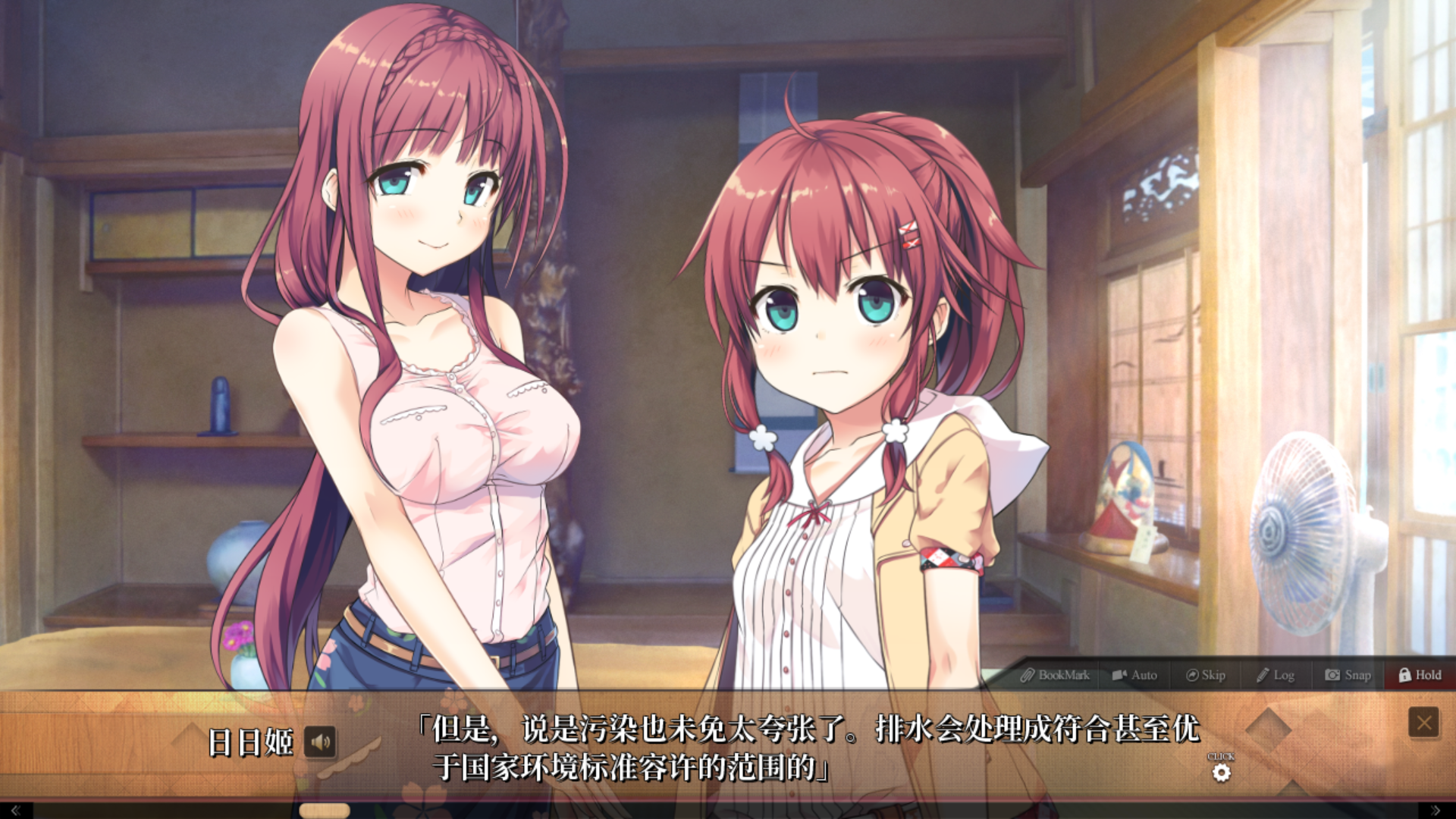Take a screenshot with Snap
The height and width of the screenshot is (819, 1456).
pos(1348,675)
